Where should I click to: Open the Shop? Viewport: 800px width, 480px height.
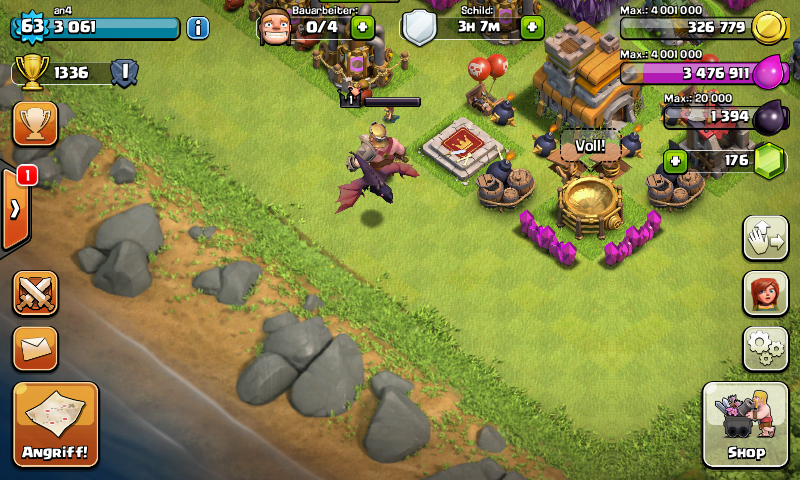745,425
